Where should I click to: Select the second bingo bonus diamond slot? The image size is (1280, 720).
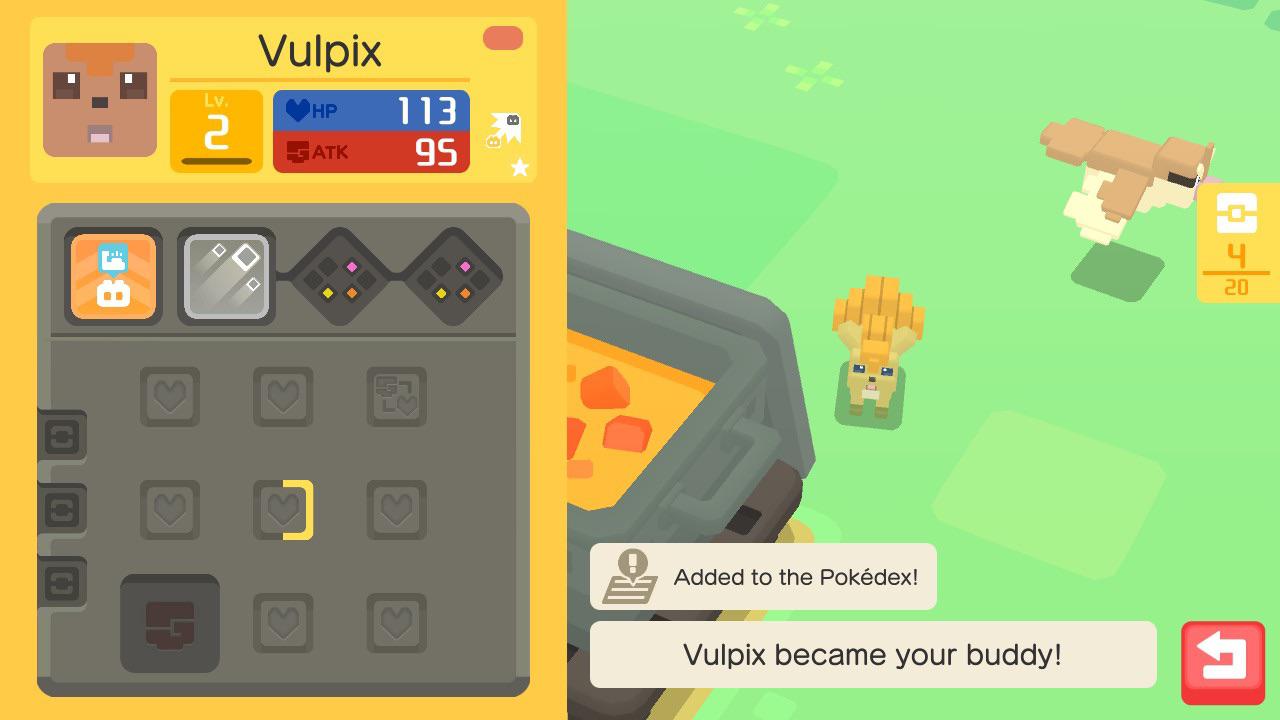[x=454, y=275]
